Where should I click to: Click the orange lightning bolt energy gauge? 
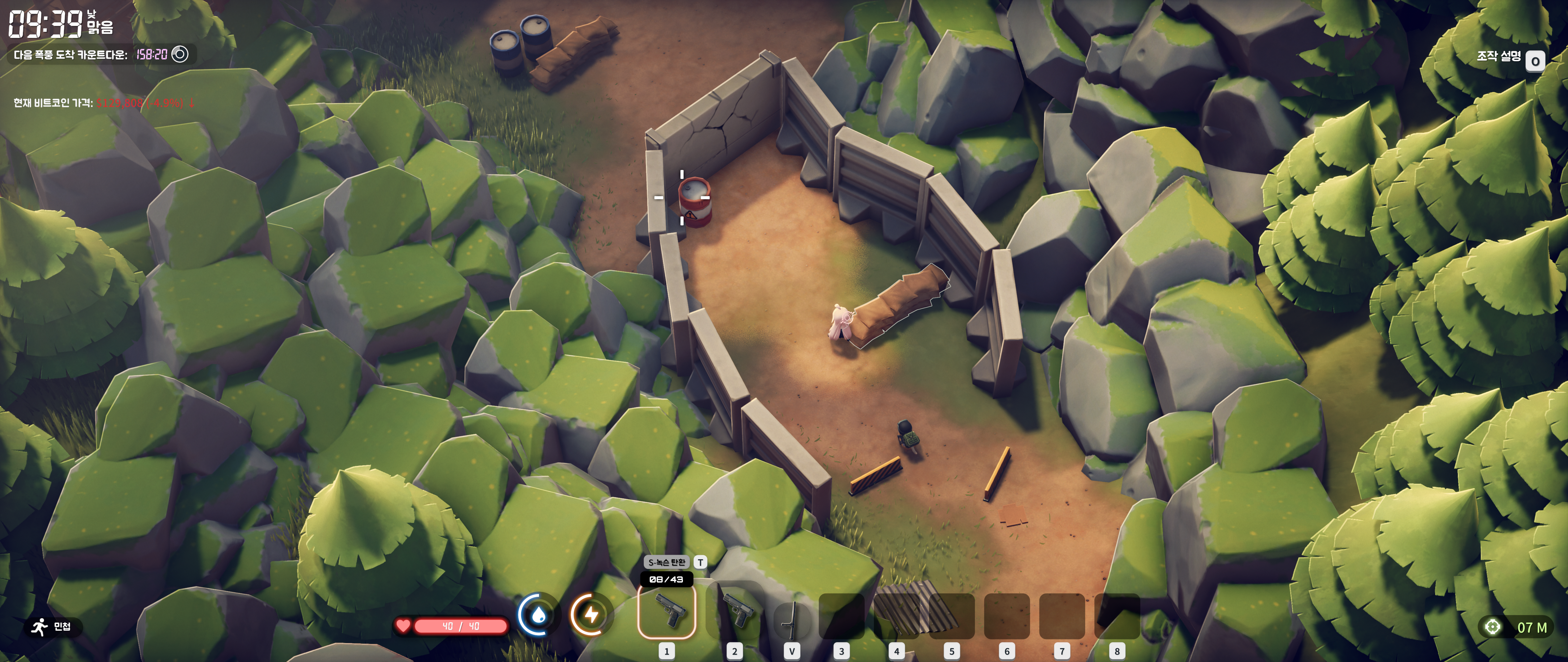point(590,614)
